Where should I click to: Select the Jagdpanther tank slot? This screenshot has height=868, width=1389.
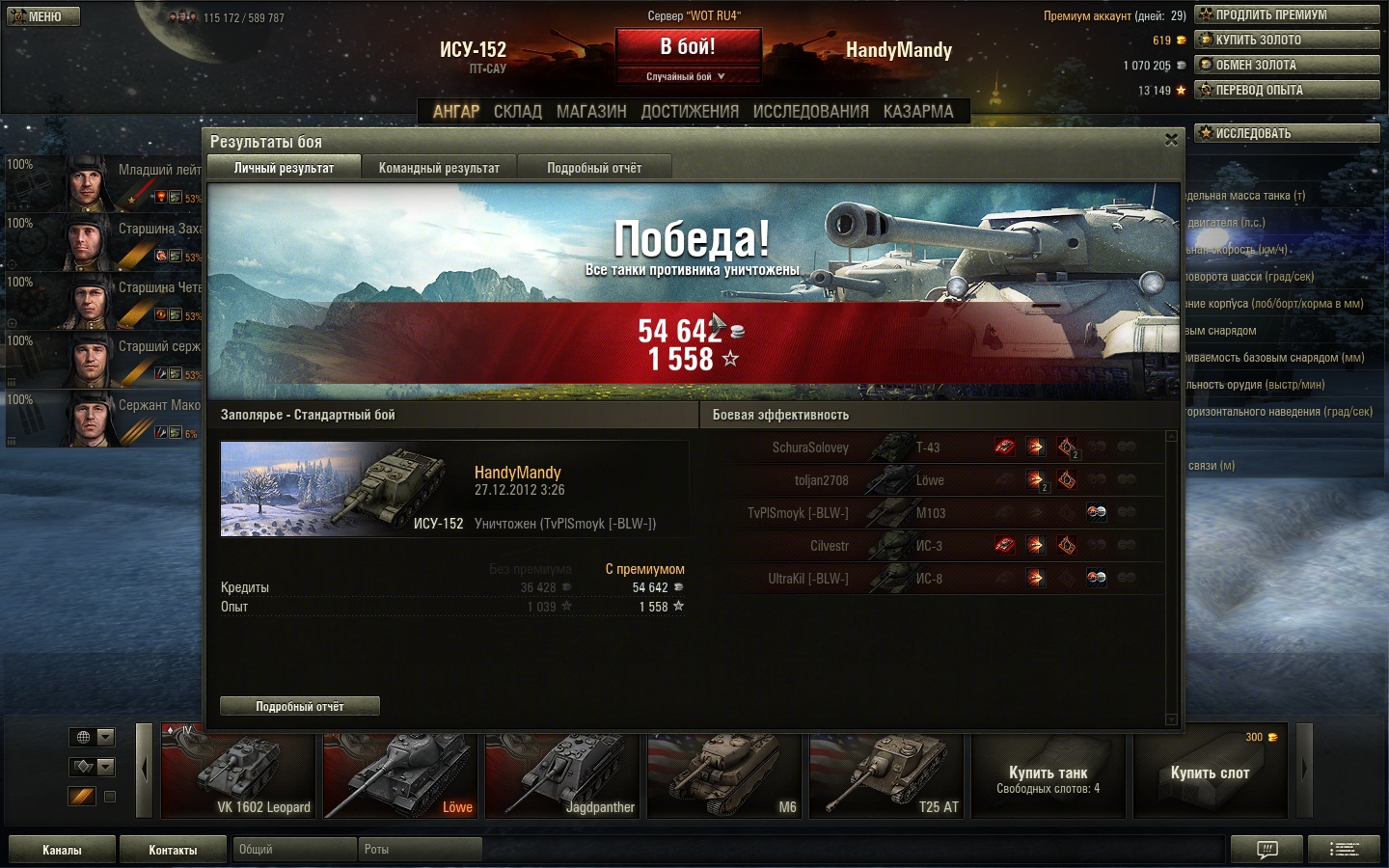point(561,775)
